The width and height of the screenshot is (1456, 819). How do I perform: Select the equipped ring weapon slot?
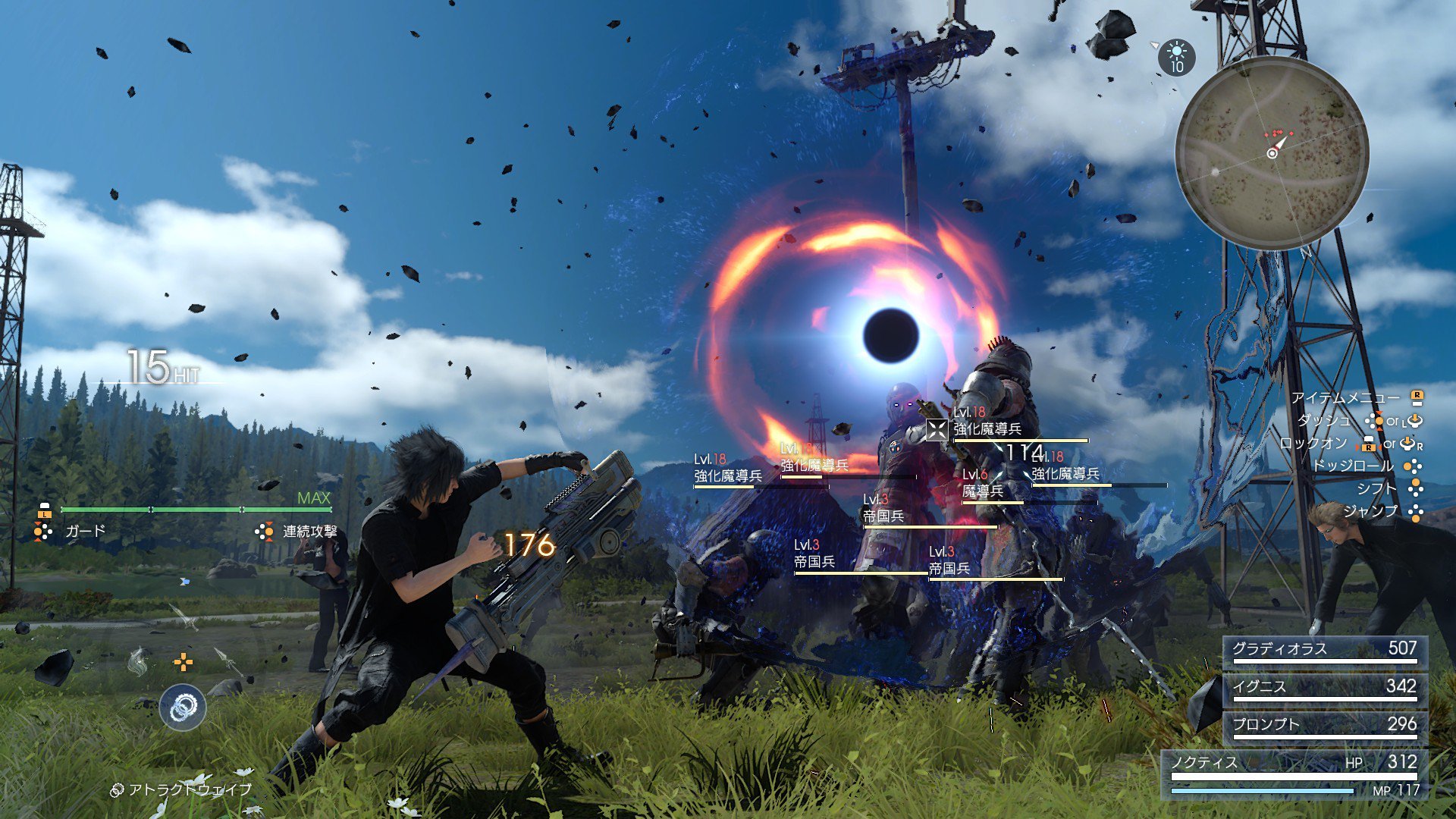coord(183,708)
